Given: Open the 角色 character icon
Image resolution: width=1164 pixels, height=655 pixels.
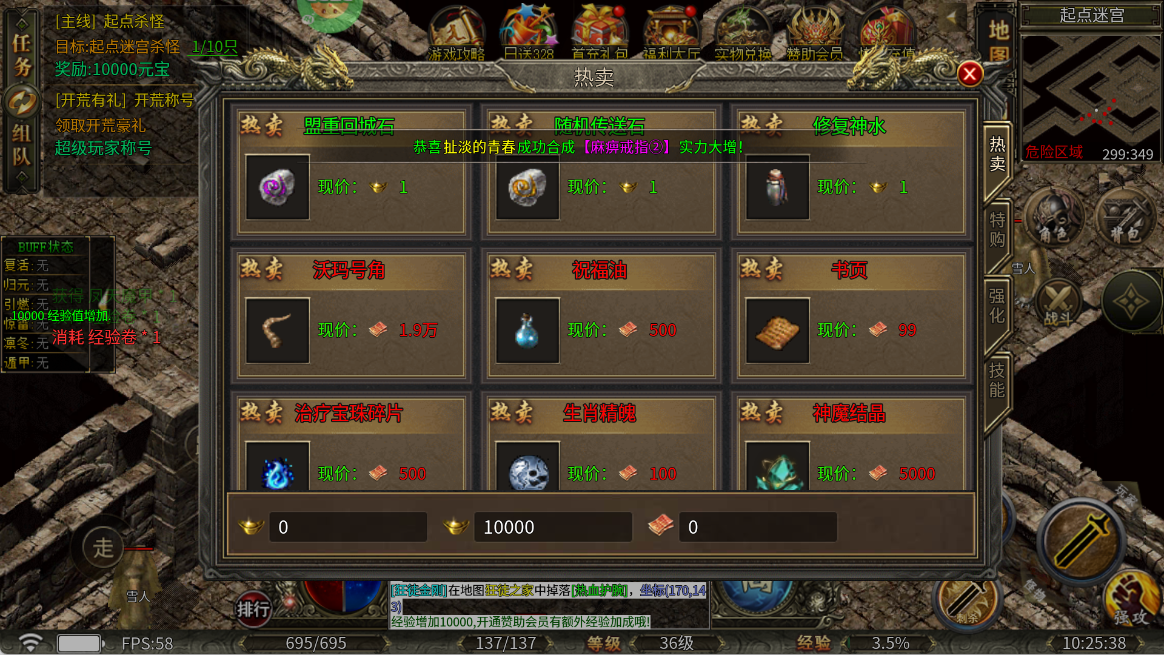Looking at the screenshot, I should (1054, 214).
